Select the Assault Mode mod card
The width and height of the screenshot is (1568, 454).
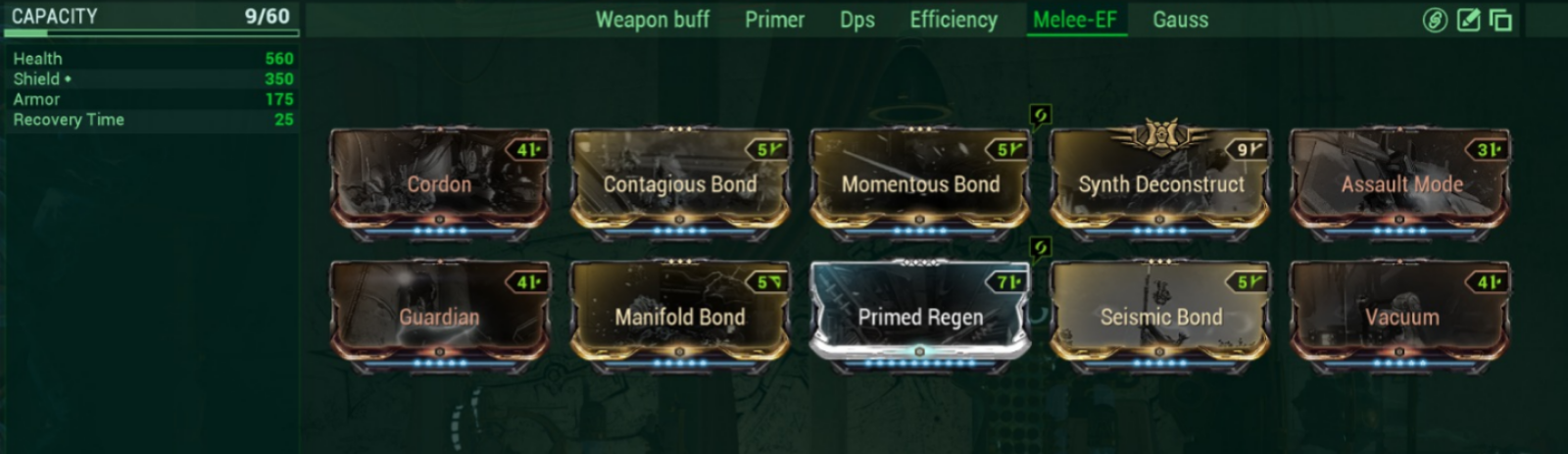coord(1400,183)
